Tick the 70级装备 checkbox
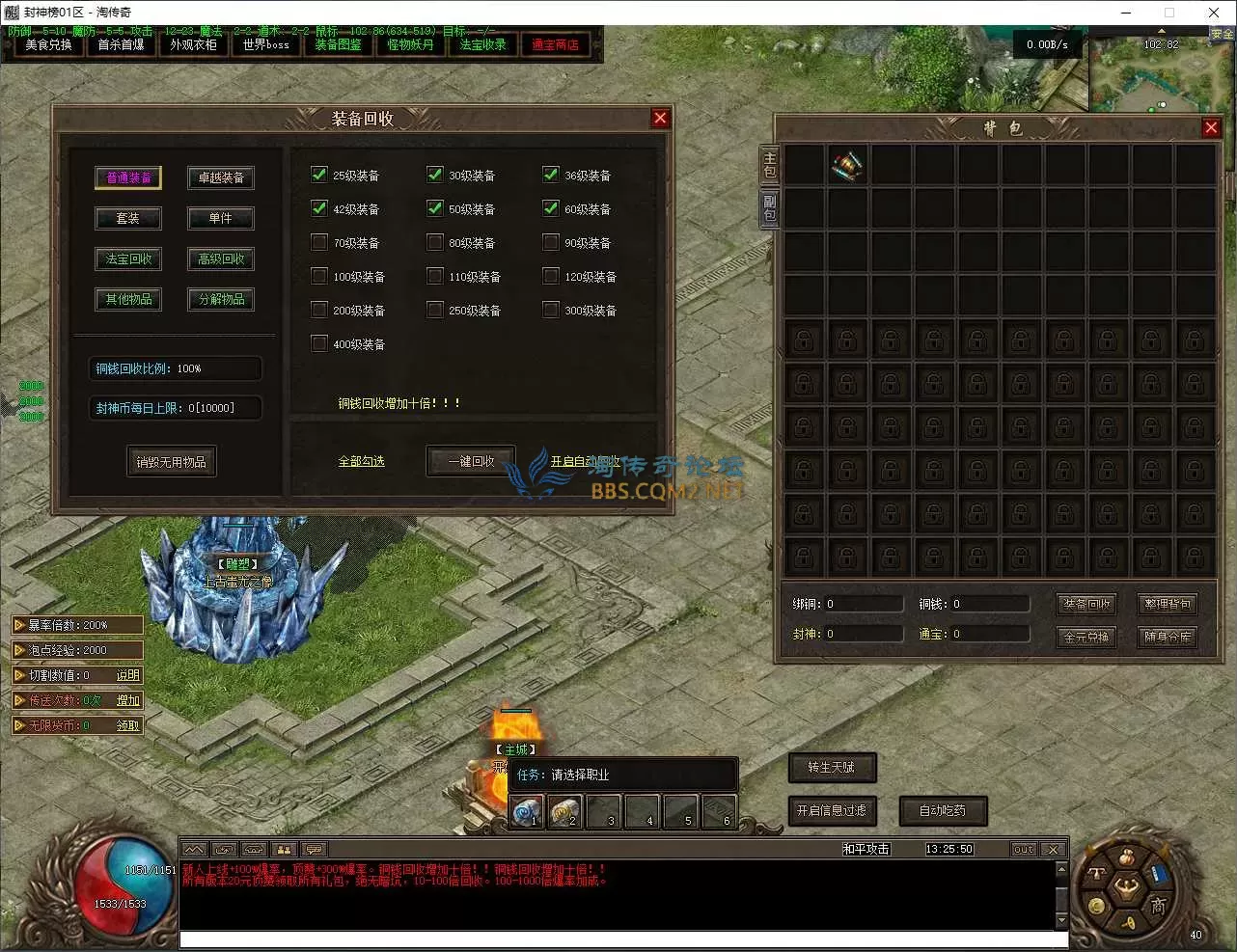Viewport: 1237px width, 952px height. [319, 242]
